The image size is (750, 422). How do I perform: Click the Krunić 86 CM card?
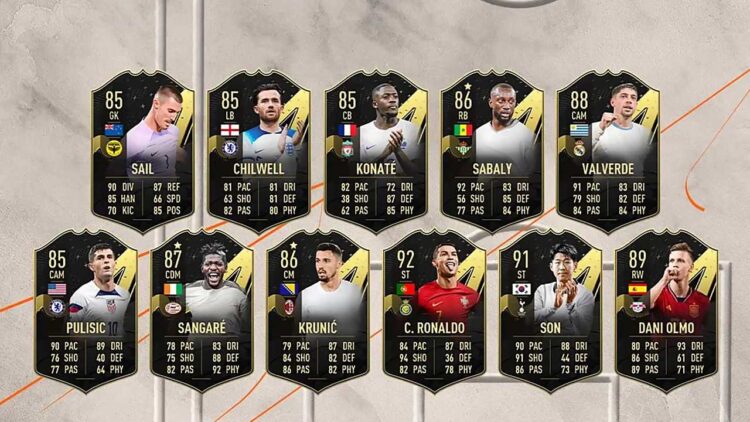click(x=317, y=311)
